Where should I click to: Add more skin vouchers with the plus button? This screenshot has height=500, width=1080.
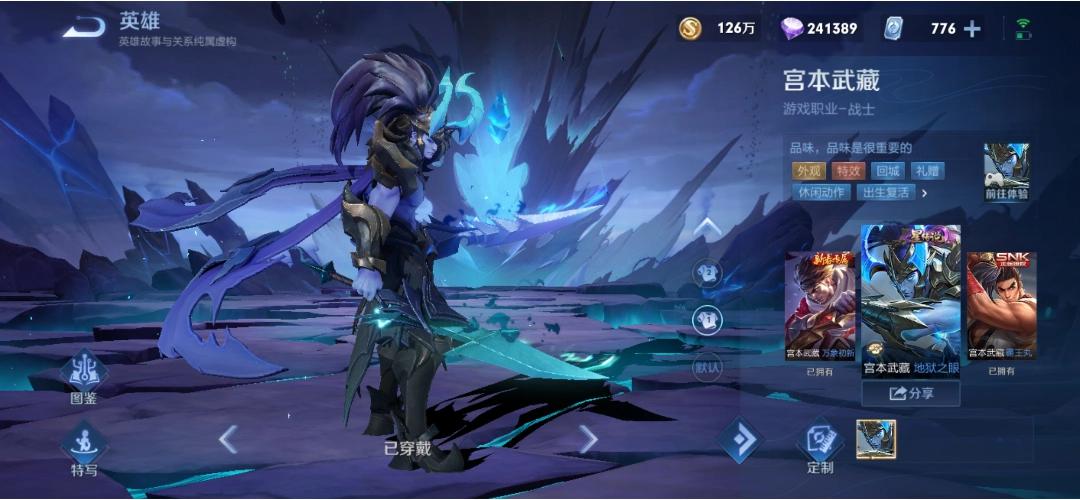pos(971,29)
